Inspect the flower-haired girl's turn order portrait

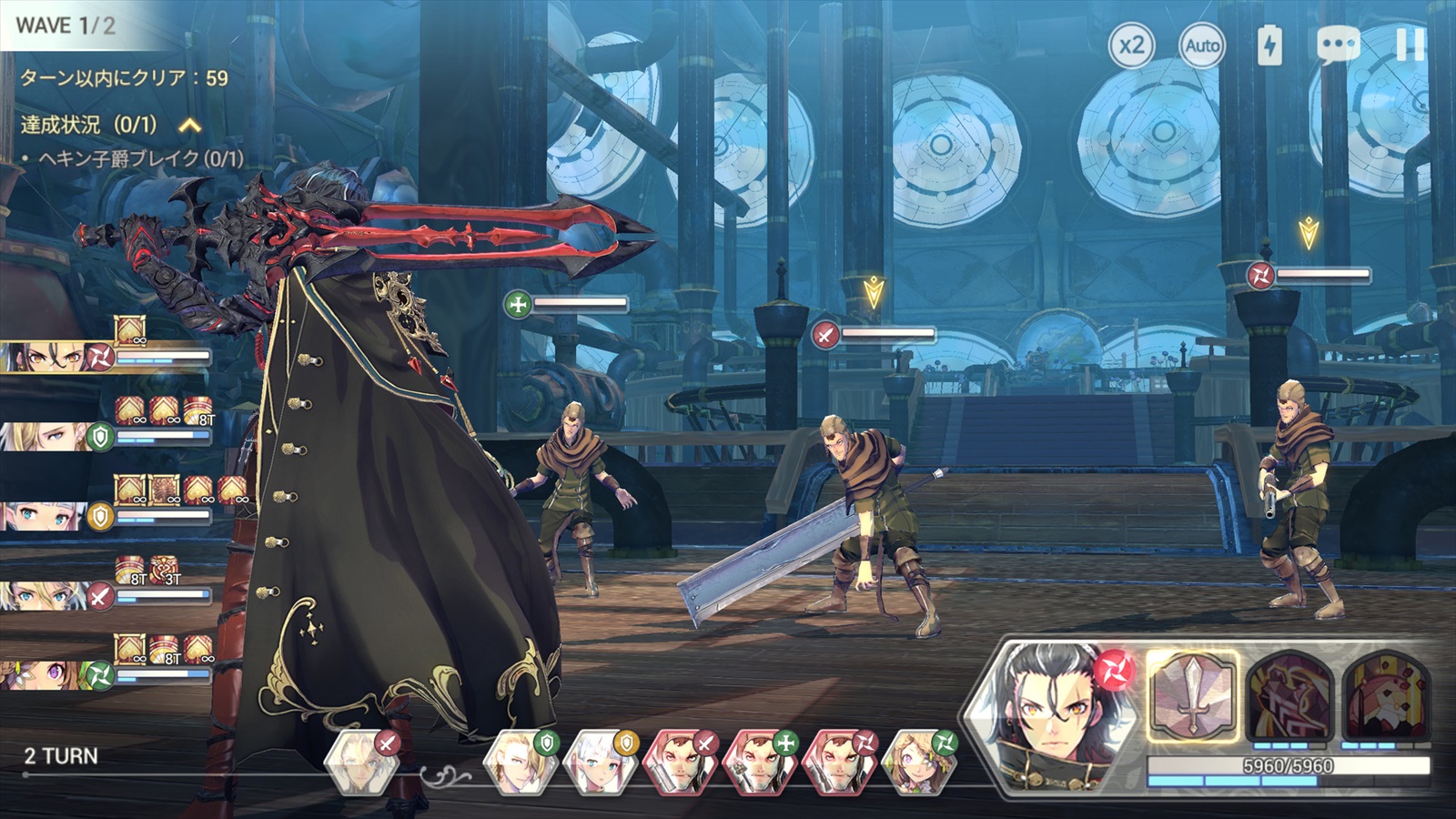[919, 763]
